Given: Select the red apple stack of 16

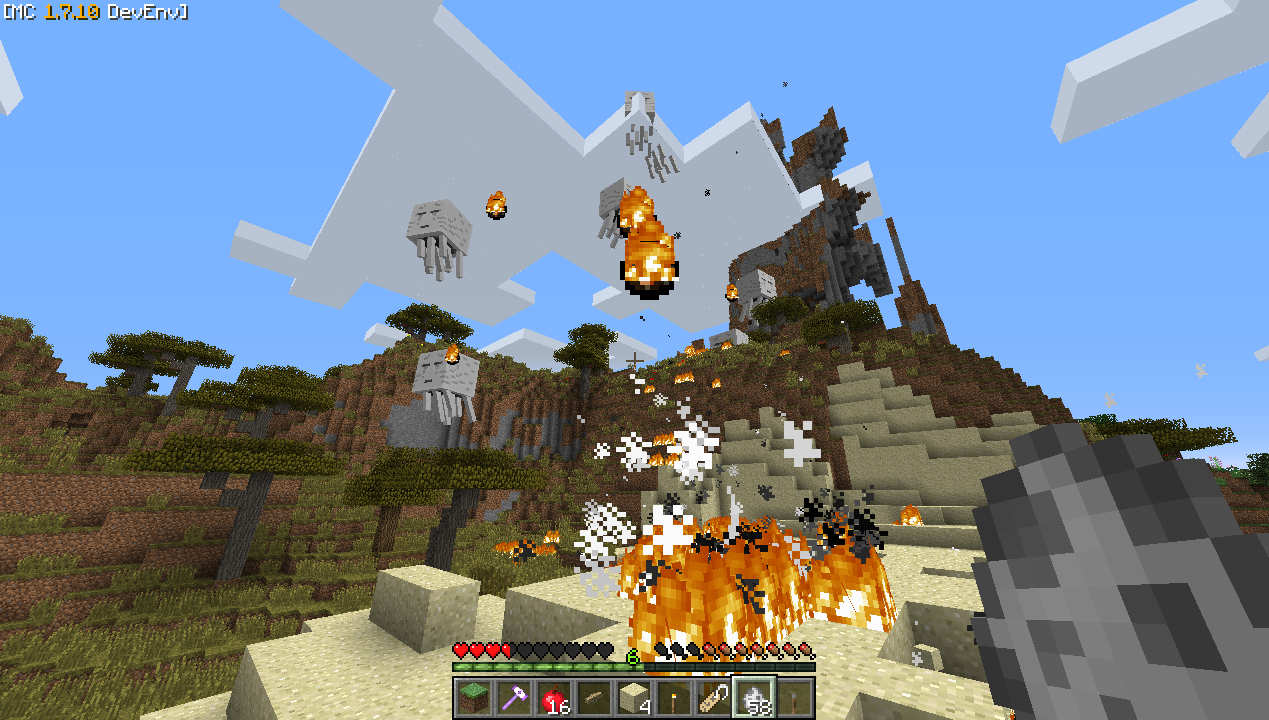Looking at the screenshot, I should point(553,698).
